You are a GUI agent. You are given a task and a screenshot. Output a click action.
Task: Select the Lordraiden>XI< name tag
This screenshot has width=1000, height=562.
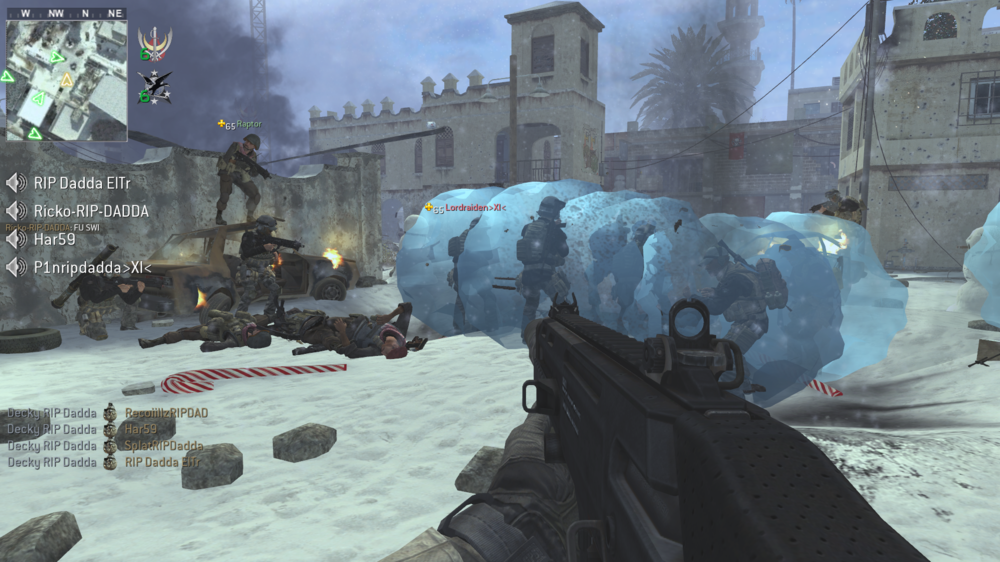[x=475, y=208]
